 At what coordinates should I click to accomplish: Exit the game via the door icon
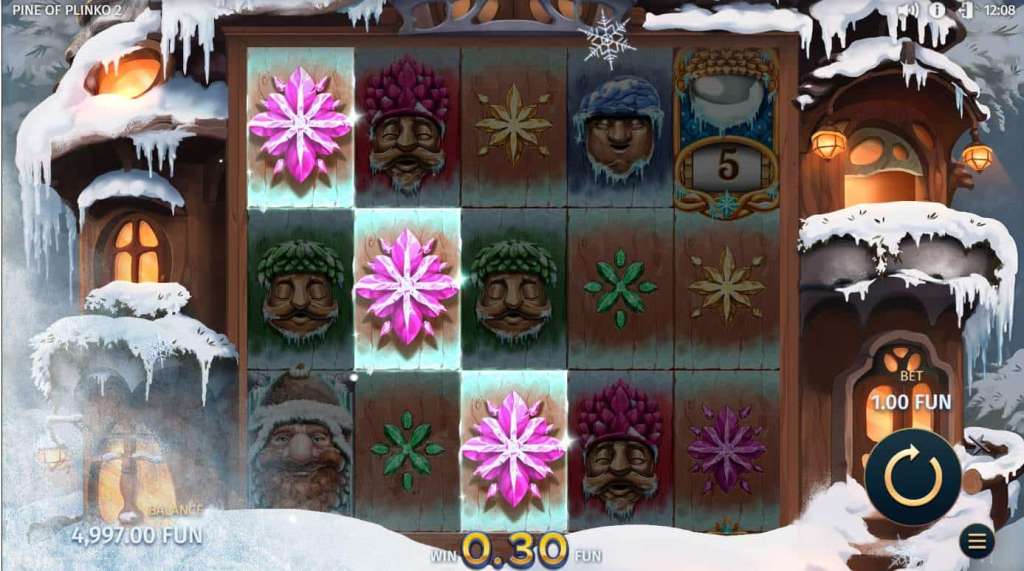coord(965,10)
